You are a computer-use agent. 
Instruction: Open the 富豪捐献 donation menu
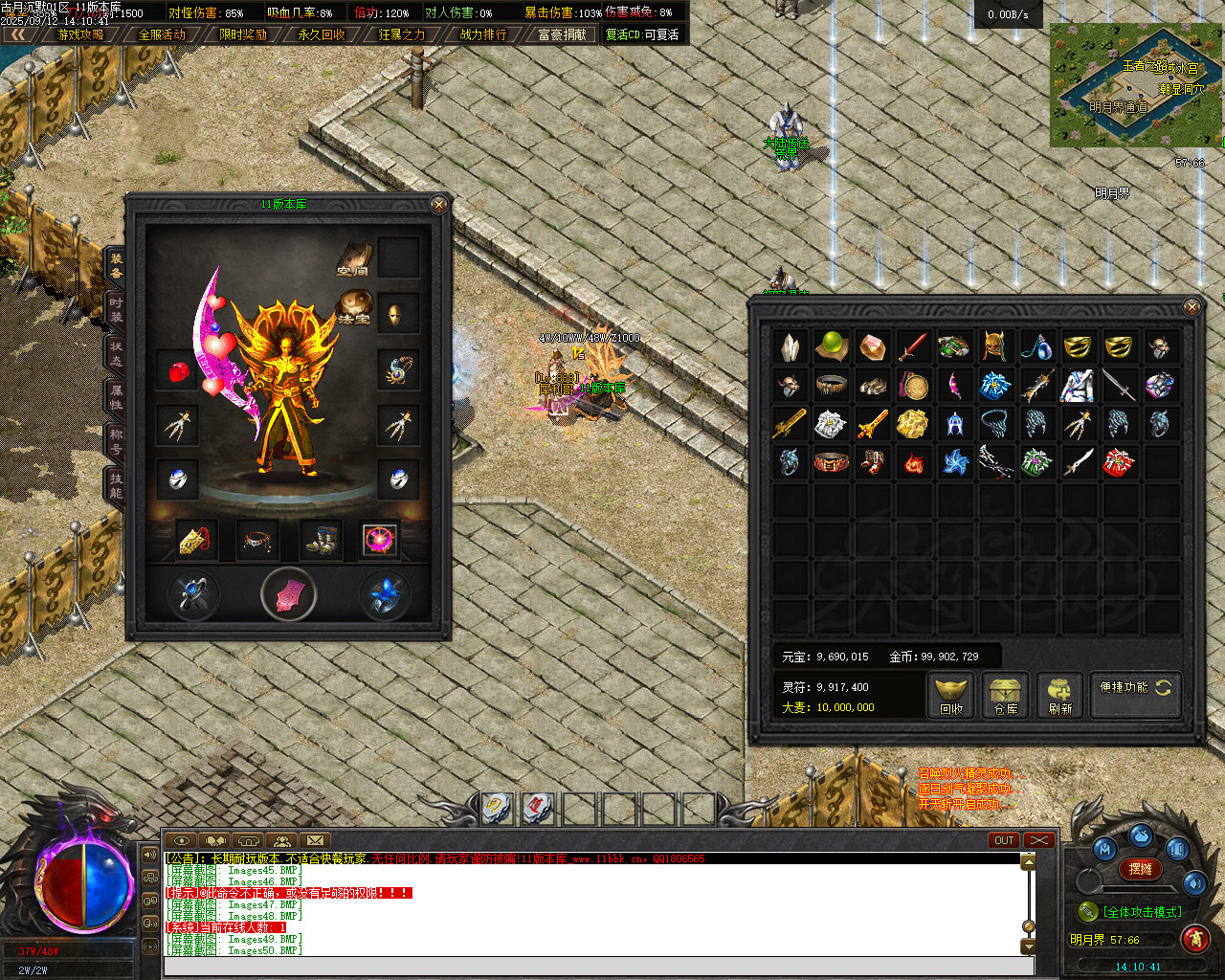(x=562, y=34)
